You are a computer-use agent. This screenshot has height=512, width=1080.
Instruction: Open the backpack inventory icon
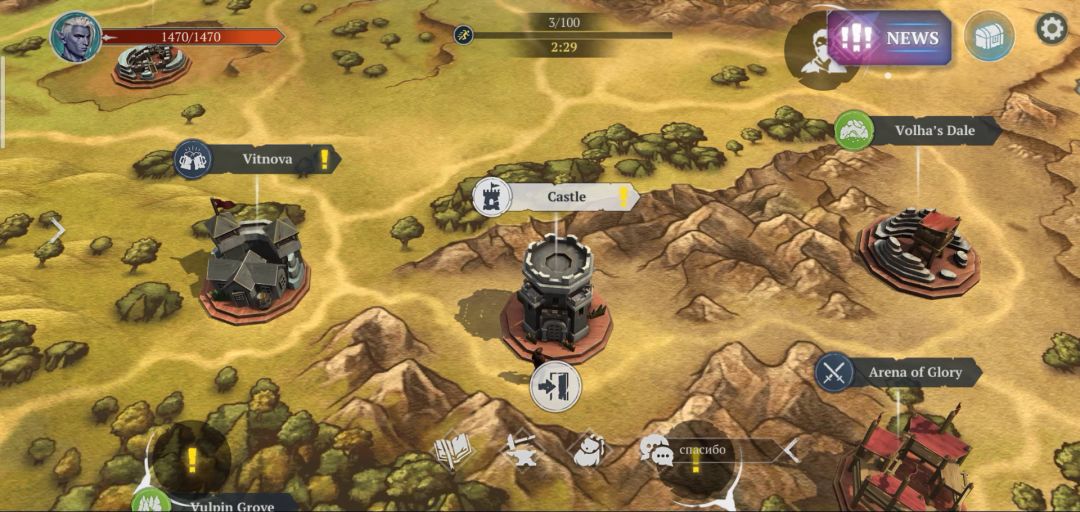coord(588,451)
